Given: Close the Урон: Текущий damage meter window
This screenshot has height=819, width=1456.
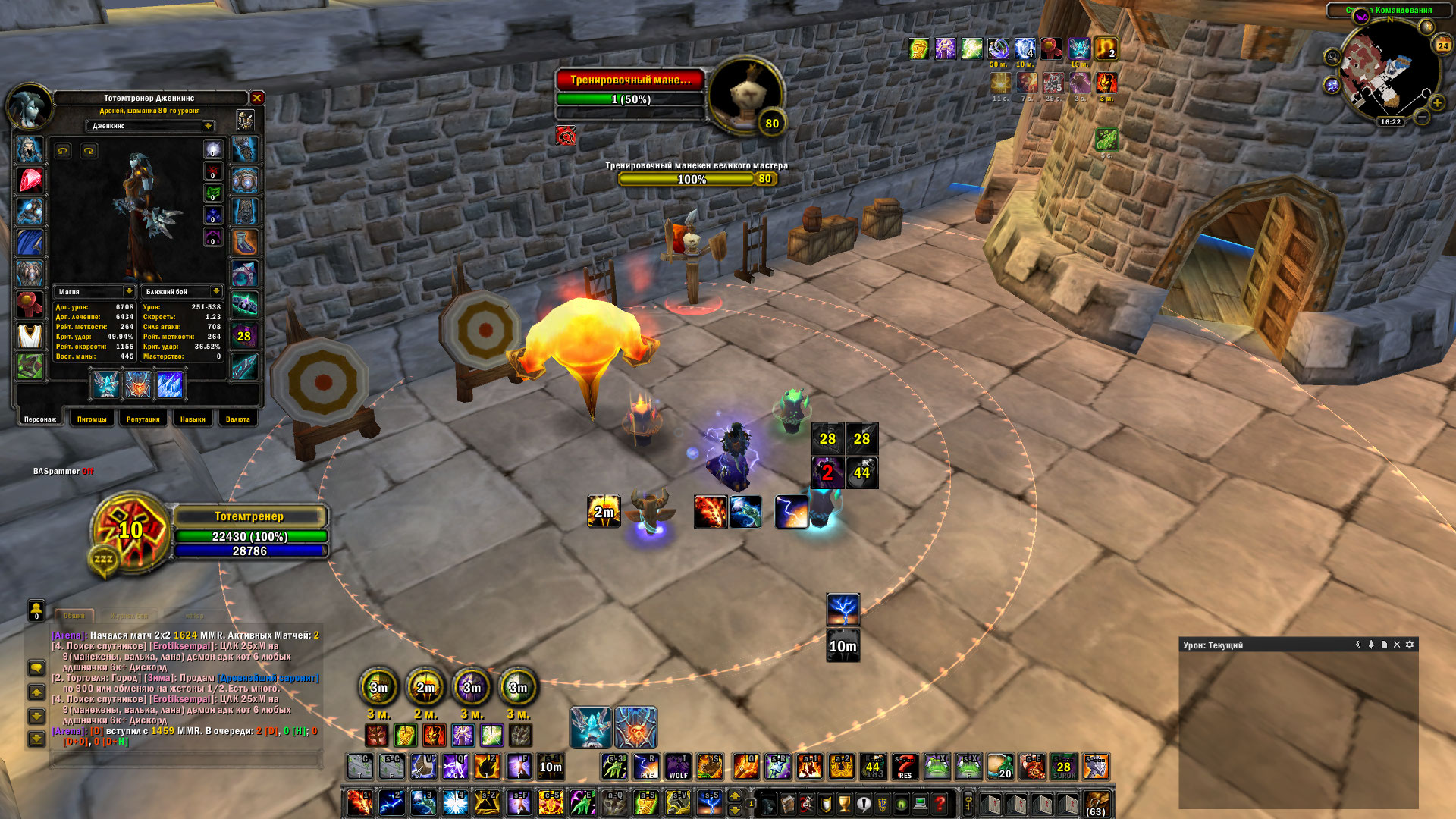Looking at the screenshot, I should tap(1397, 645).
